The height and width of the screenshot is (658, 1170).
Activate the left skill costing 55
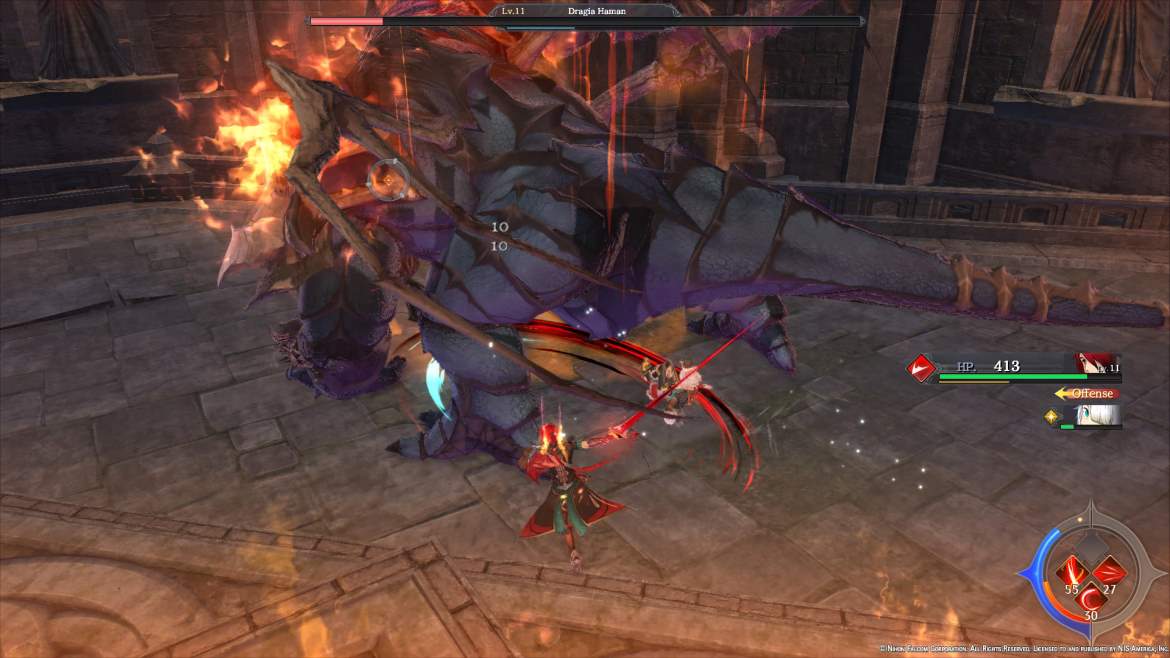(x=1073, y=571)
